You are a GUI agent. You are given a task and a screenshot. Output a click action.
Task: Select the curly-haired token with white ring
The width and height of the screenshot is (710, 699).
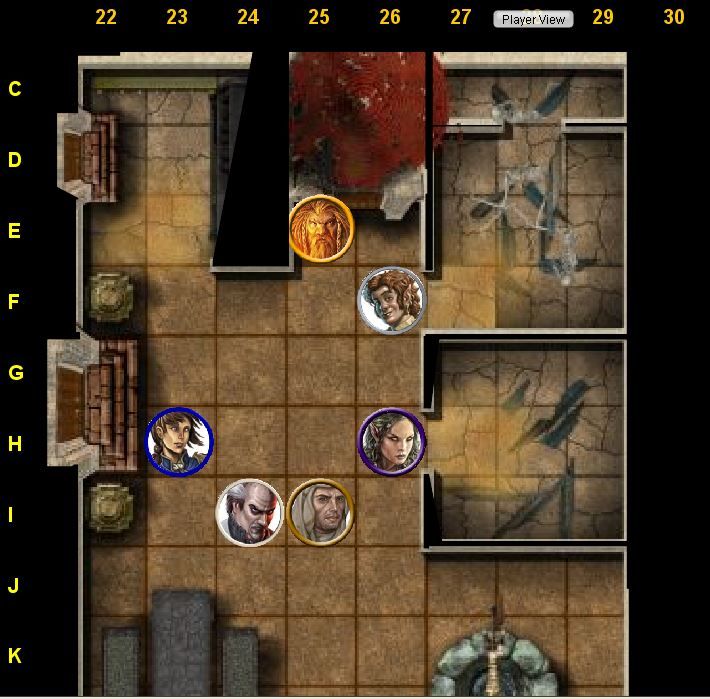[x=391, y=299]
